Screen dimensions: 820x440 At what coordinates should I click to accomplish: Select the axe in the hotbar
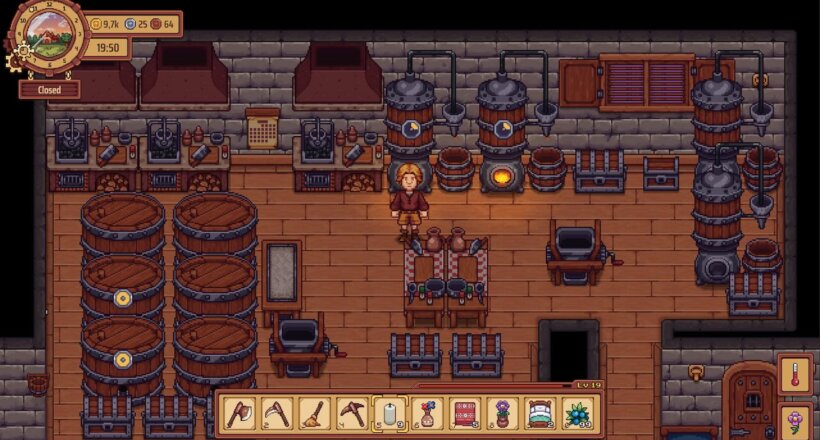239,412
